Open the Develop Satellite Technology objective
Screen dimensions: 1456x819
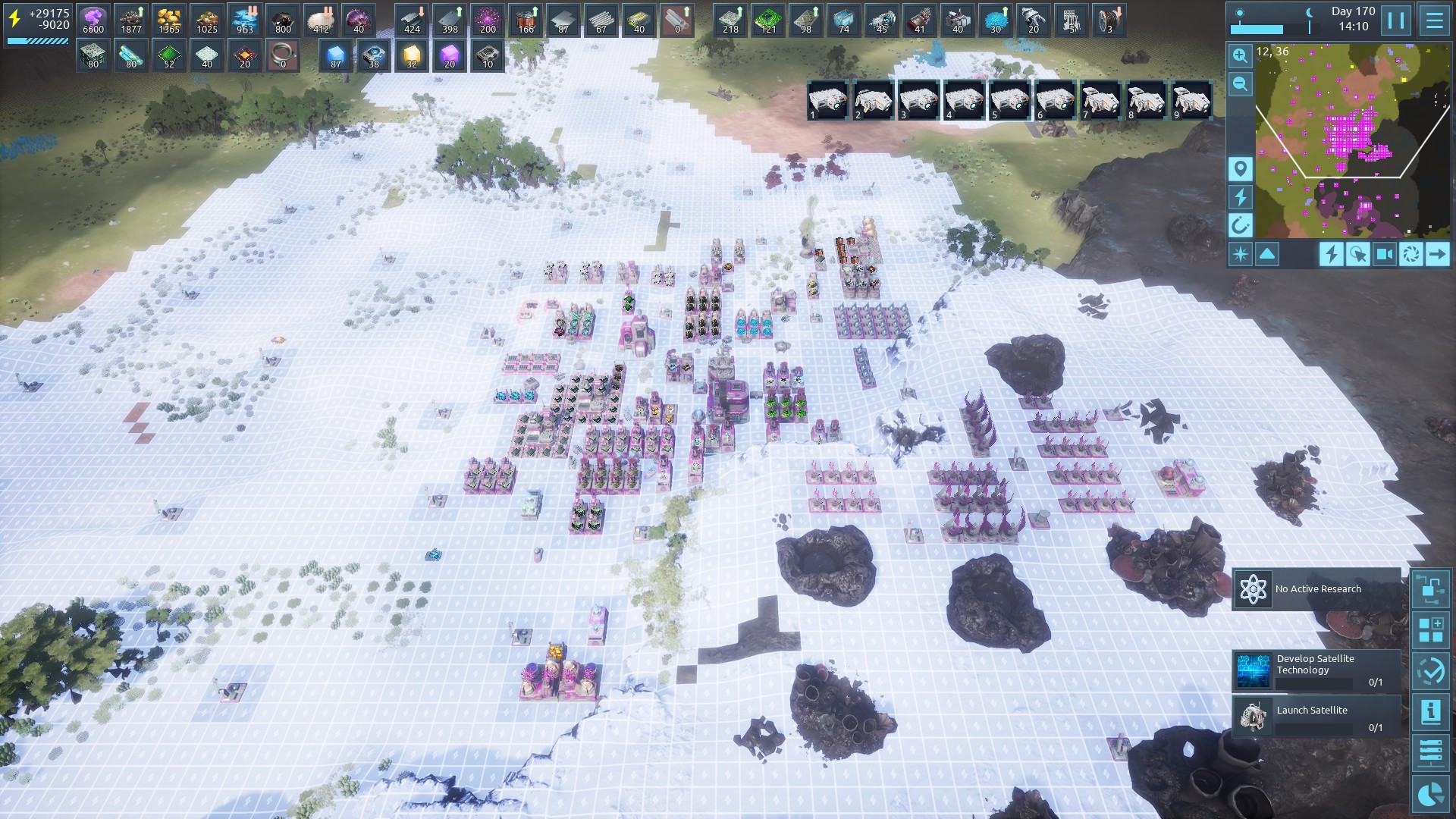(1316, 670)
